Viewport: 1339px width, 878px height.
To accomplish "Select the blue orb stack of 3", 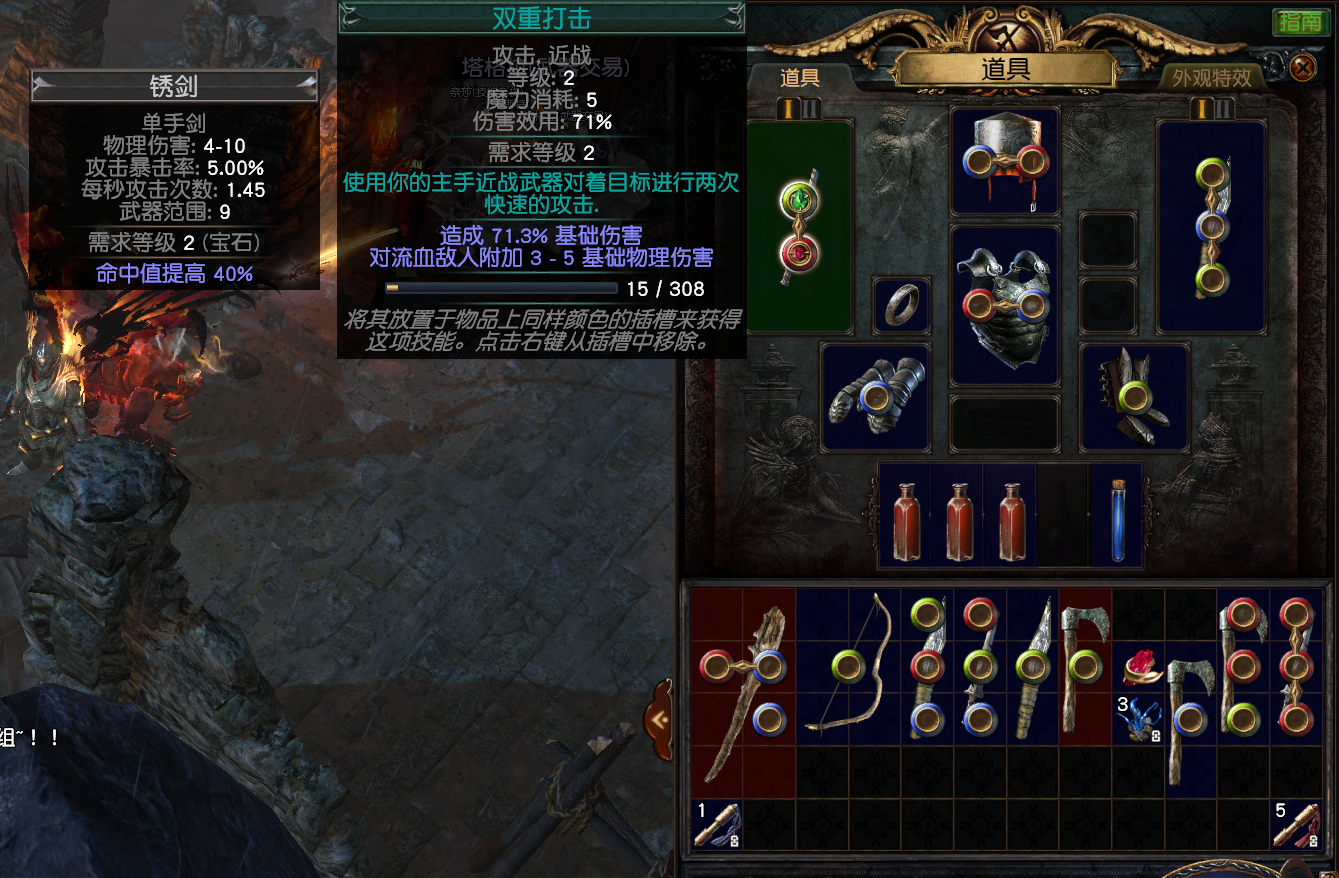I will pos(1138,719).
